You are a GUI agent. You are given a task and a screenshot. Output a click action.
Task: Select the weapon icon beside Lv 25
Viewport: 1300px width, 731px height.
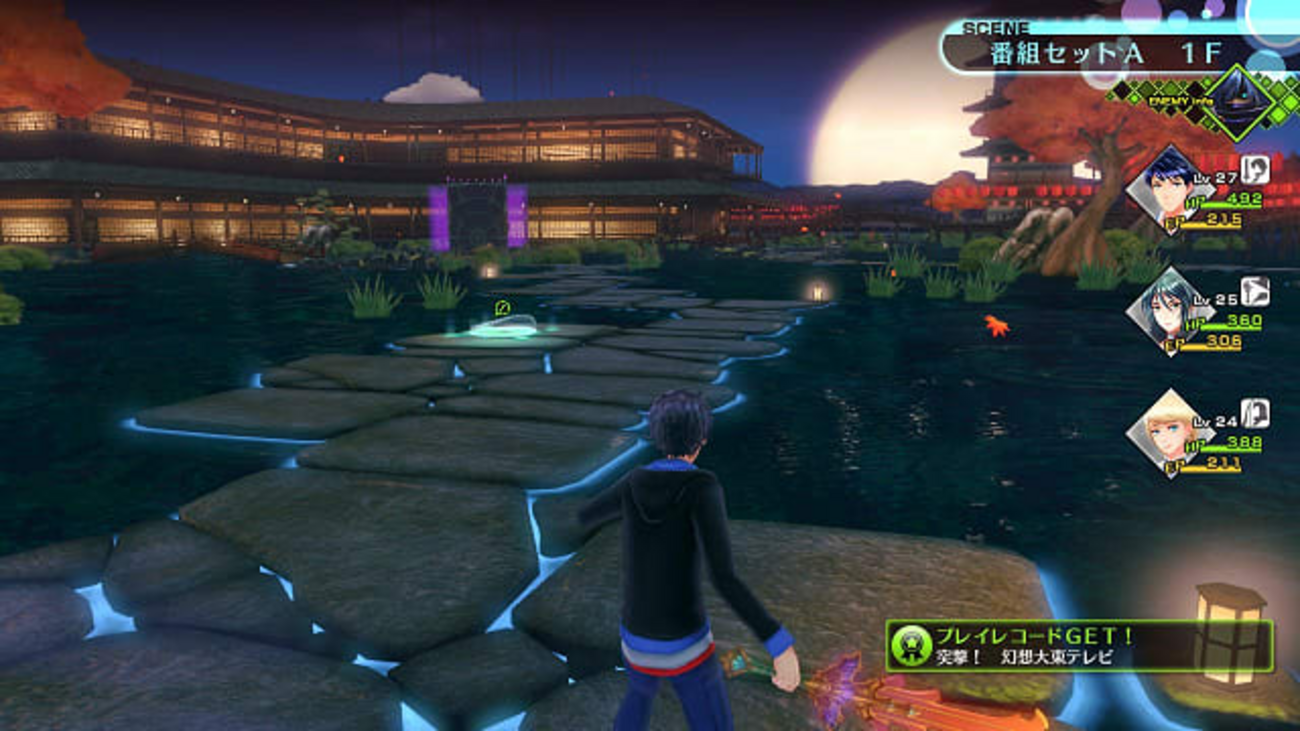point(1255,291)
